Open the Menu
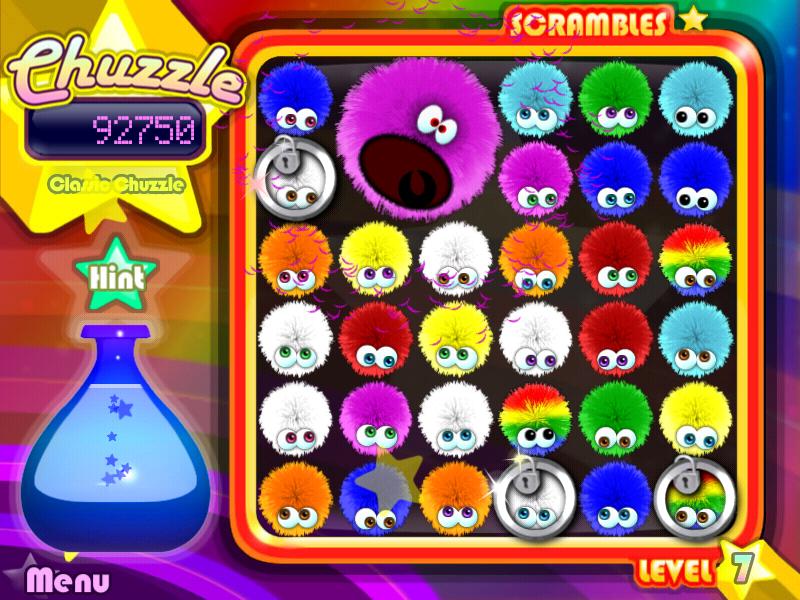Viewport: 800px width, 600px height. 67,579
